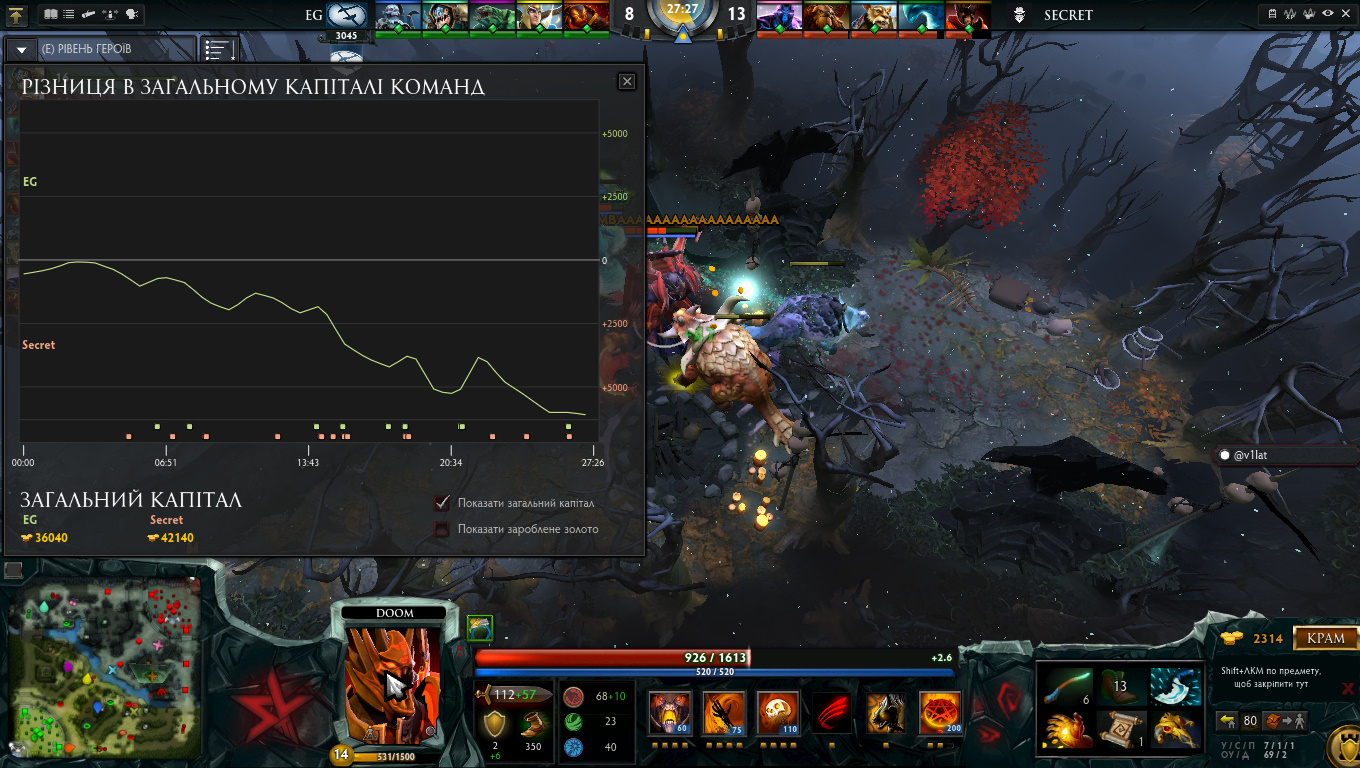Use the Town Portal Scroll item
This screenshot has width=1360, height=768.
[x=1121, y=729]
